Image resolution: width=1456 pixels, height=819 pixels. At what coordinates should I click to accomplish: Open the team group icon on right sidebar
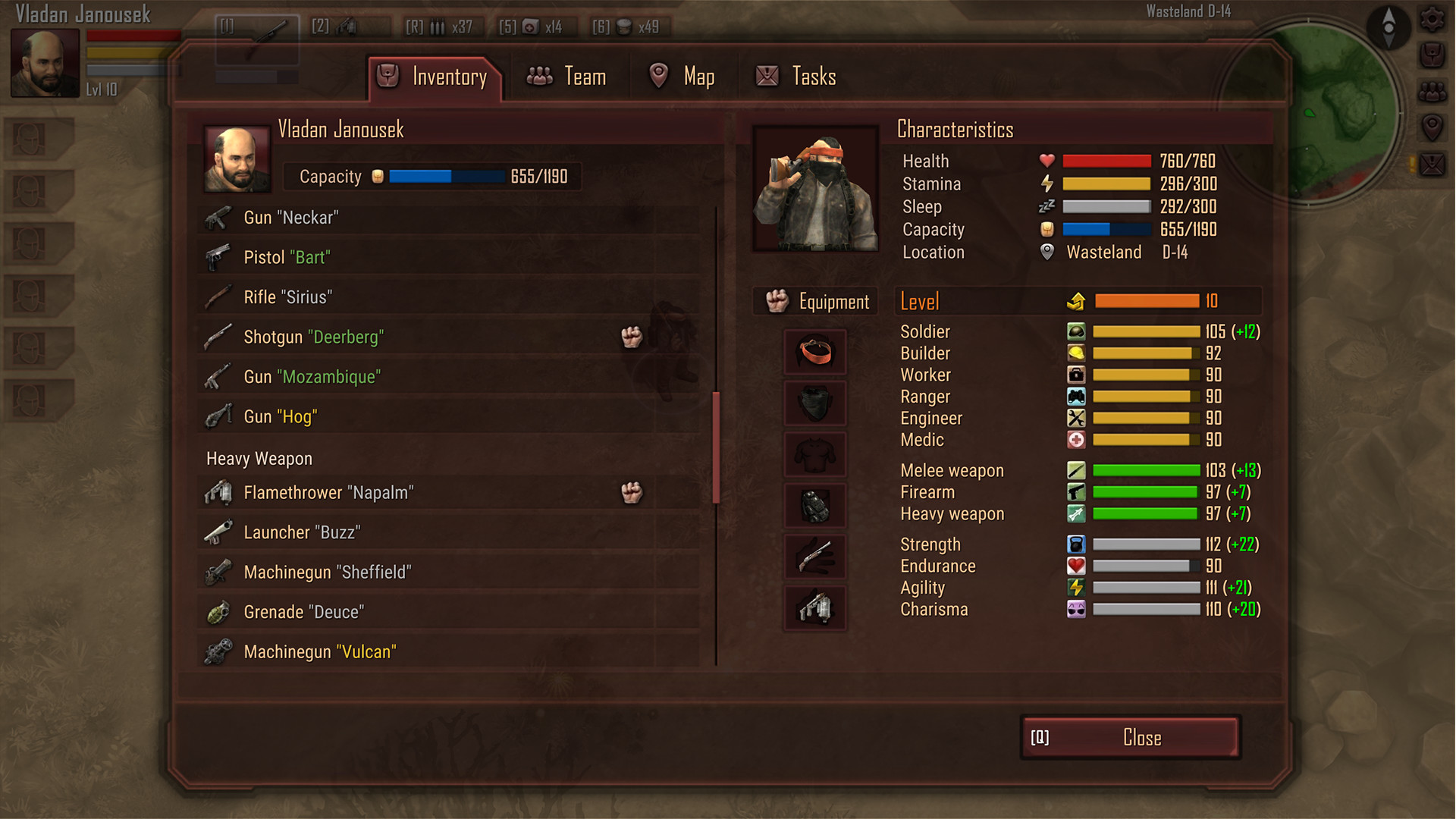point(1432,91)
